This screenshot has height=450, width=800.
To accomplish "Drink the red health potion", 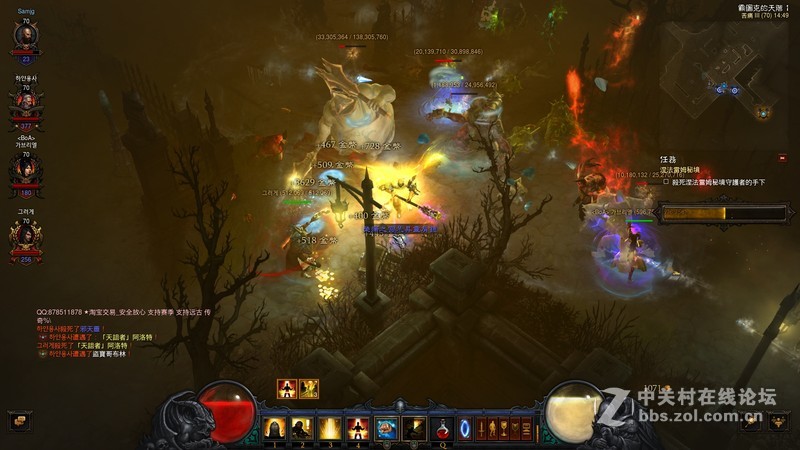I will point(442,429).
